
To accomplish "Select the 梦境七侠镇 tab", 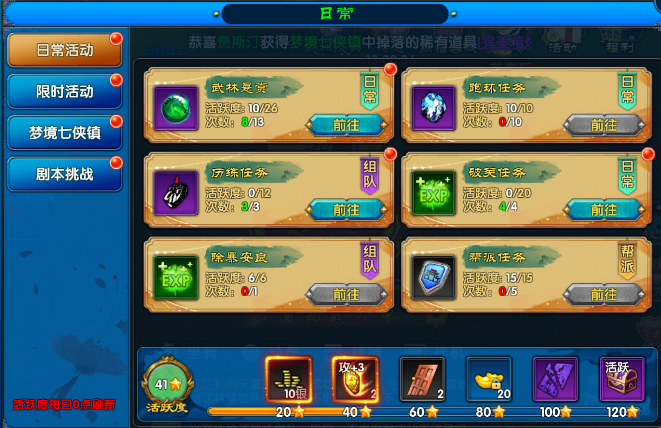I will [x=64, y=132].
